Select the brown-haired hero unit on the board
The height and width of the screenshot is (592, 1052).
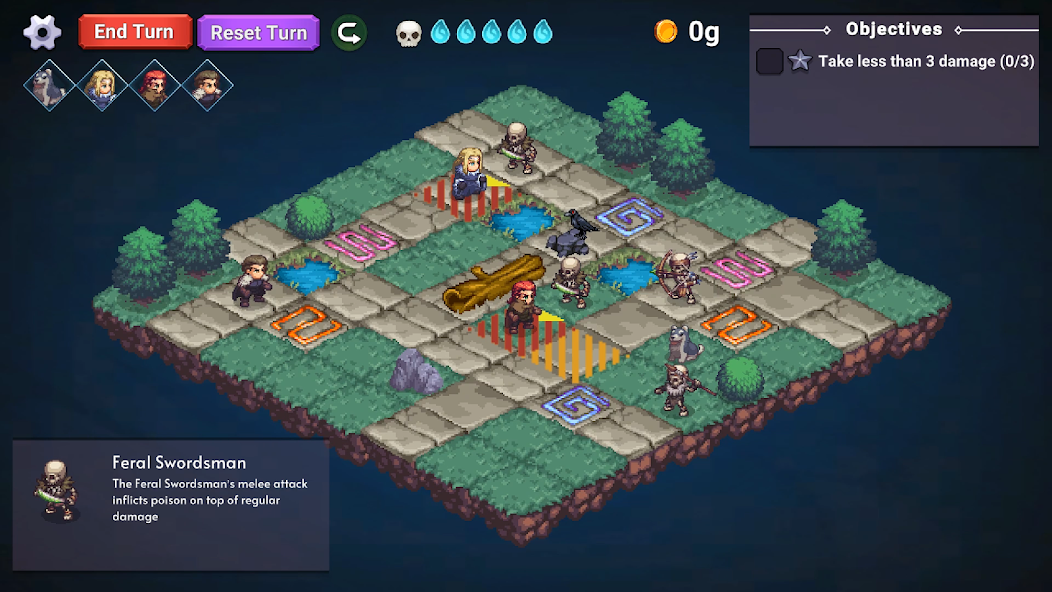click(253, 280)
